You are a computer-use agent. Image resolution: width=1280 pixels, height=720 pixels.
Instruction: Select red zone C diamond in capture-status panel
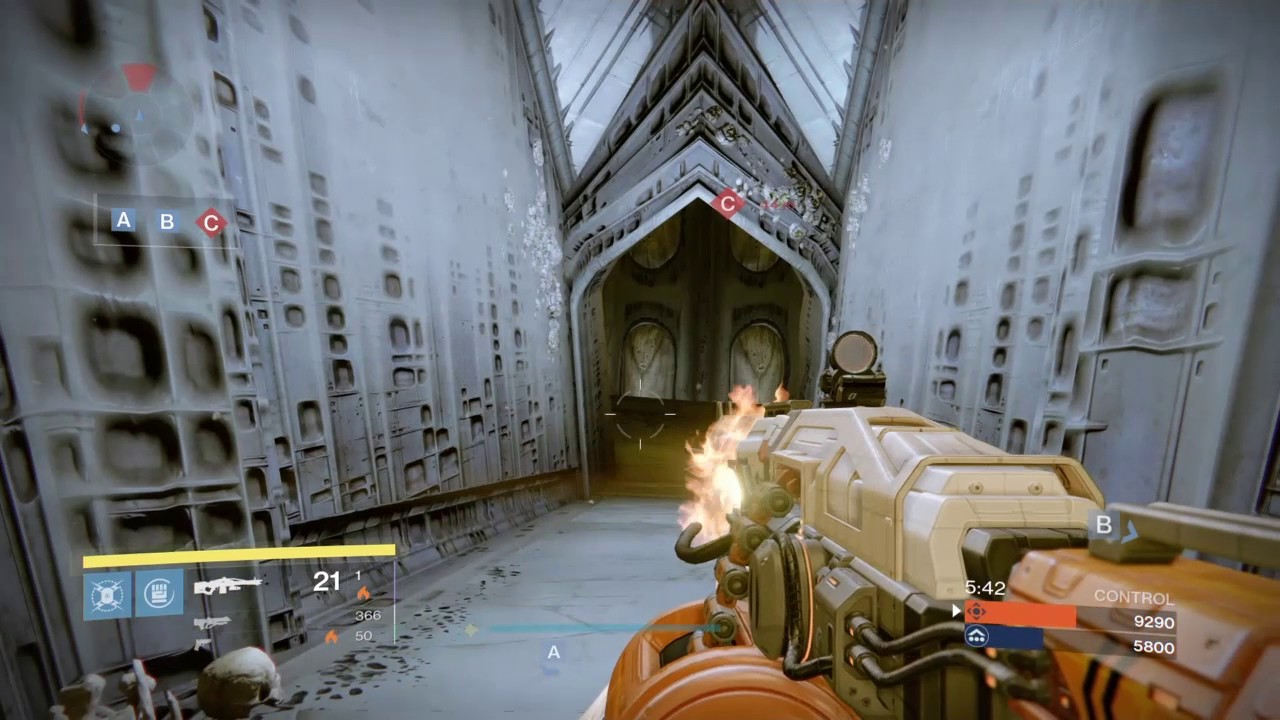coord(210,222)
